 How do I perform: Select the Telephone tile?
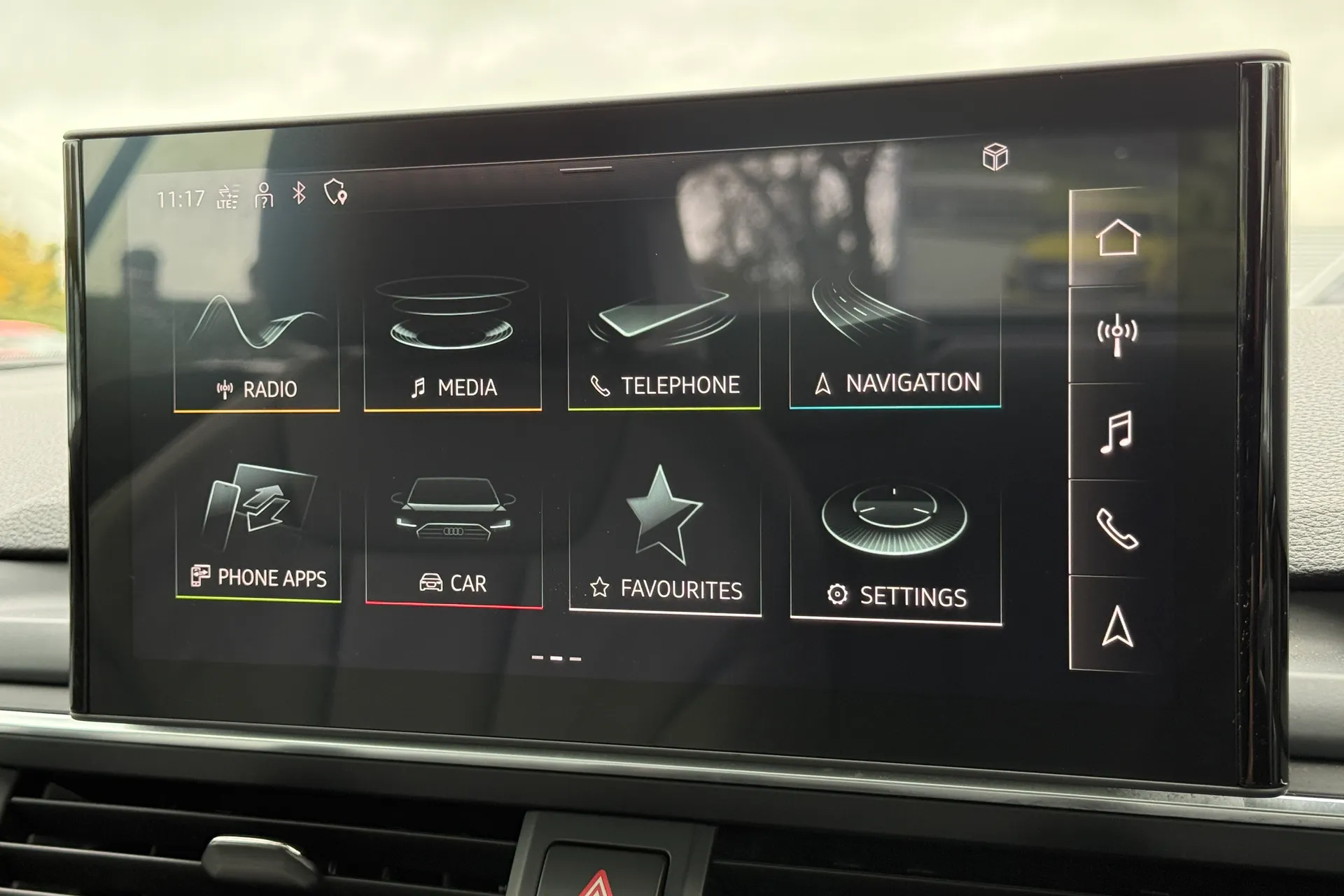click(664, 343)
